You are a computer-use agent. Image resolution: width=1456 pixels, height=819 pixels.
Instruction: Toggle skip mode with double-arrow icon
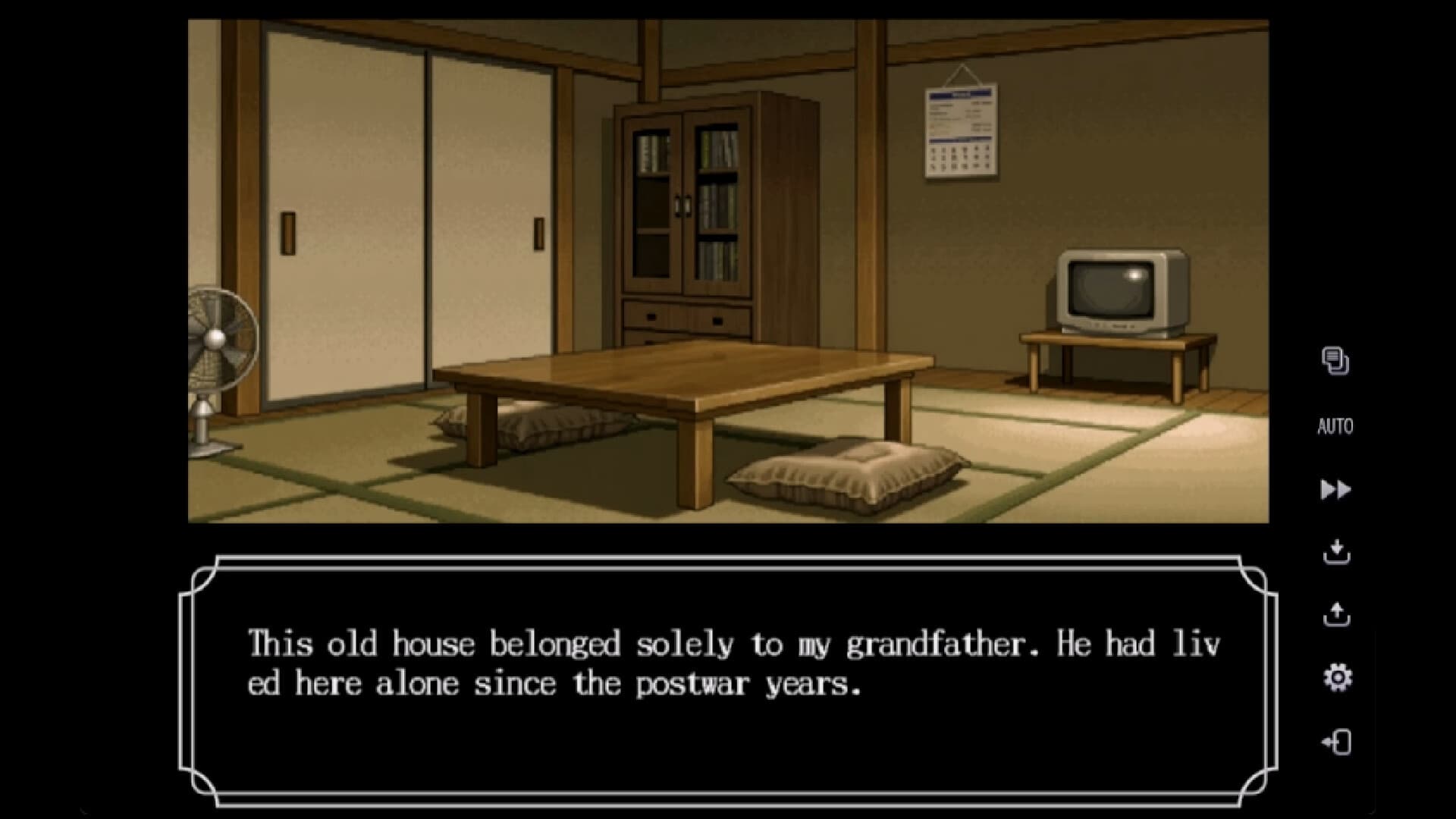[x=1335, y=489]
